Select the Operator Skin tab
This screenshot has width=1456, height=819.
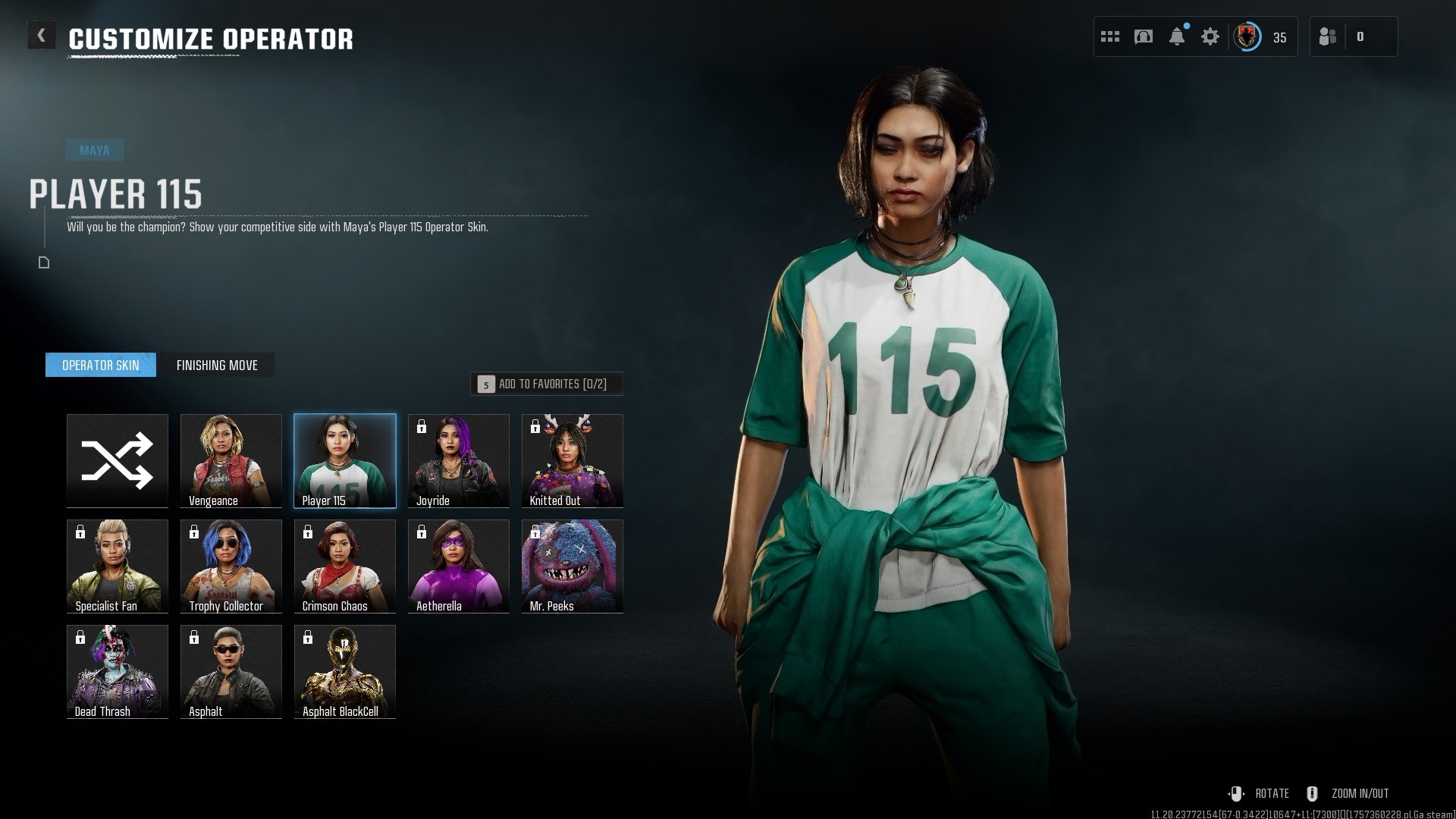click(101, 365)
